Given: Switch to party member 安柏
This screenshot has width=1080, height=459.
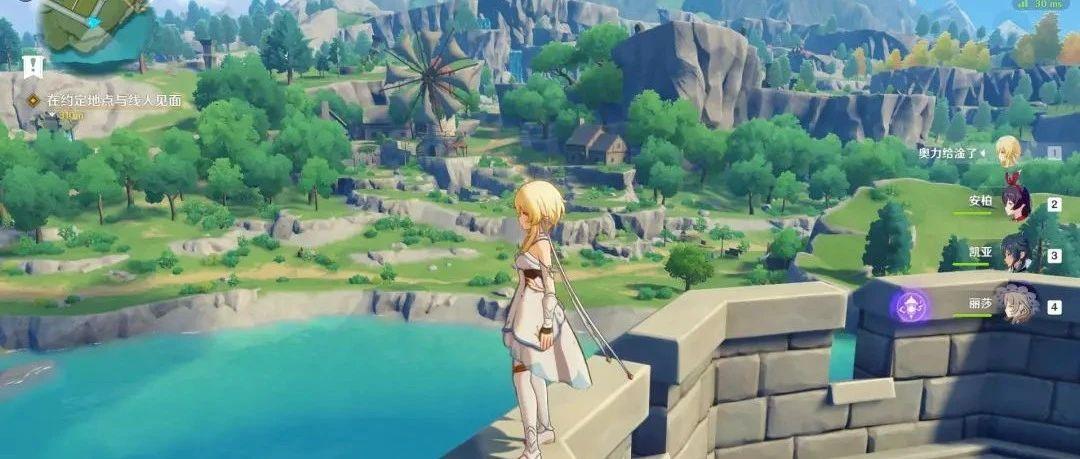Looking at the screenshot, I should 1017,203.
